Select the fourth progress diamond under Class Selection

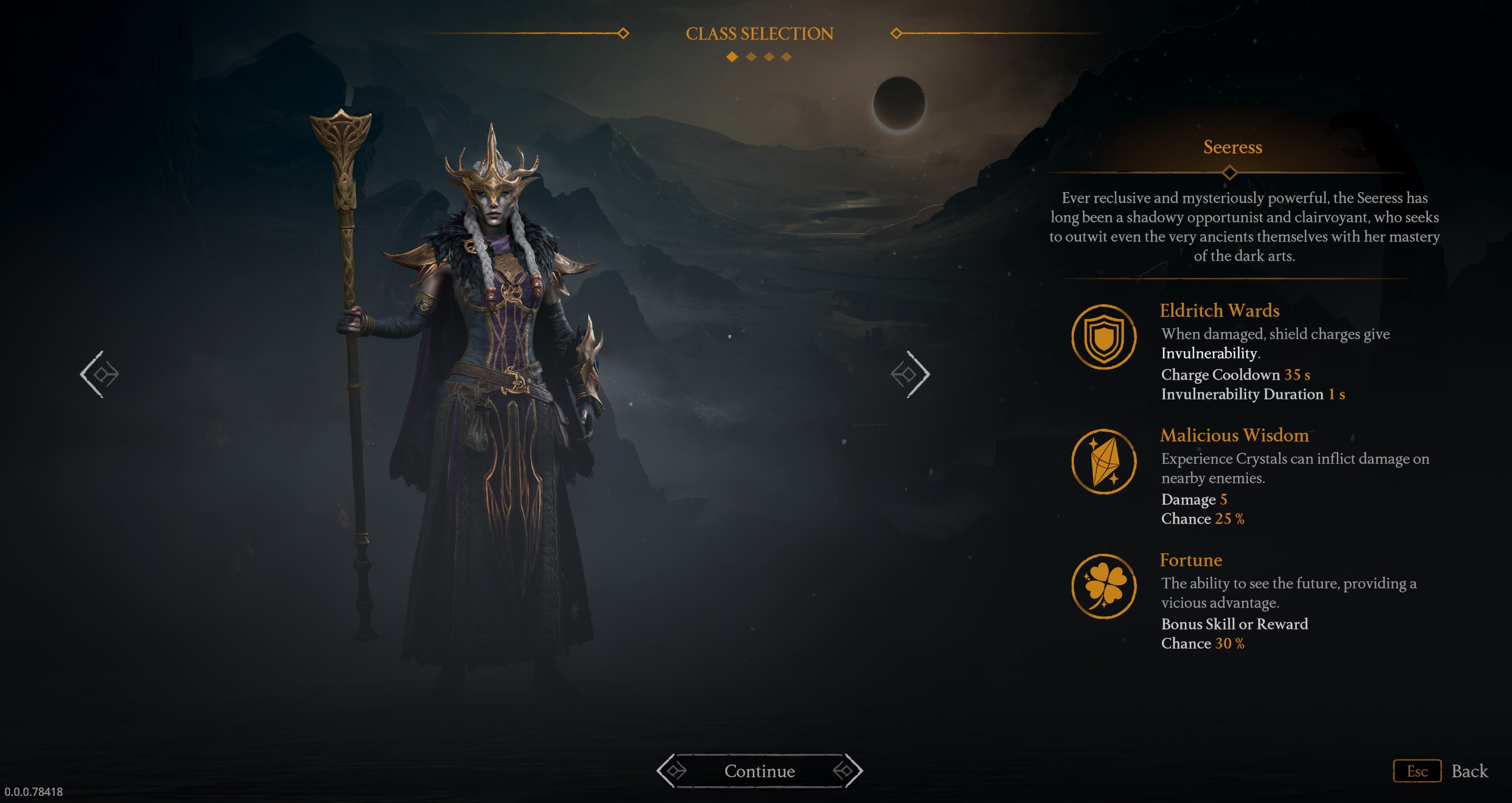click(x=787, y=58)
